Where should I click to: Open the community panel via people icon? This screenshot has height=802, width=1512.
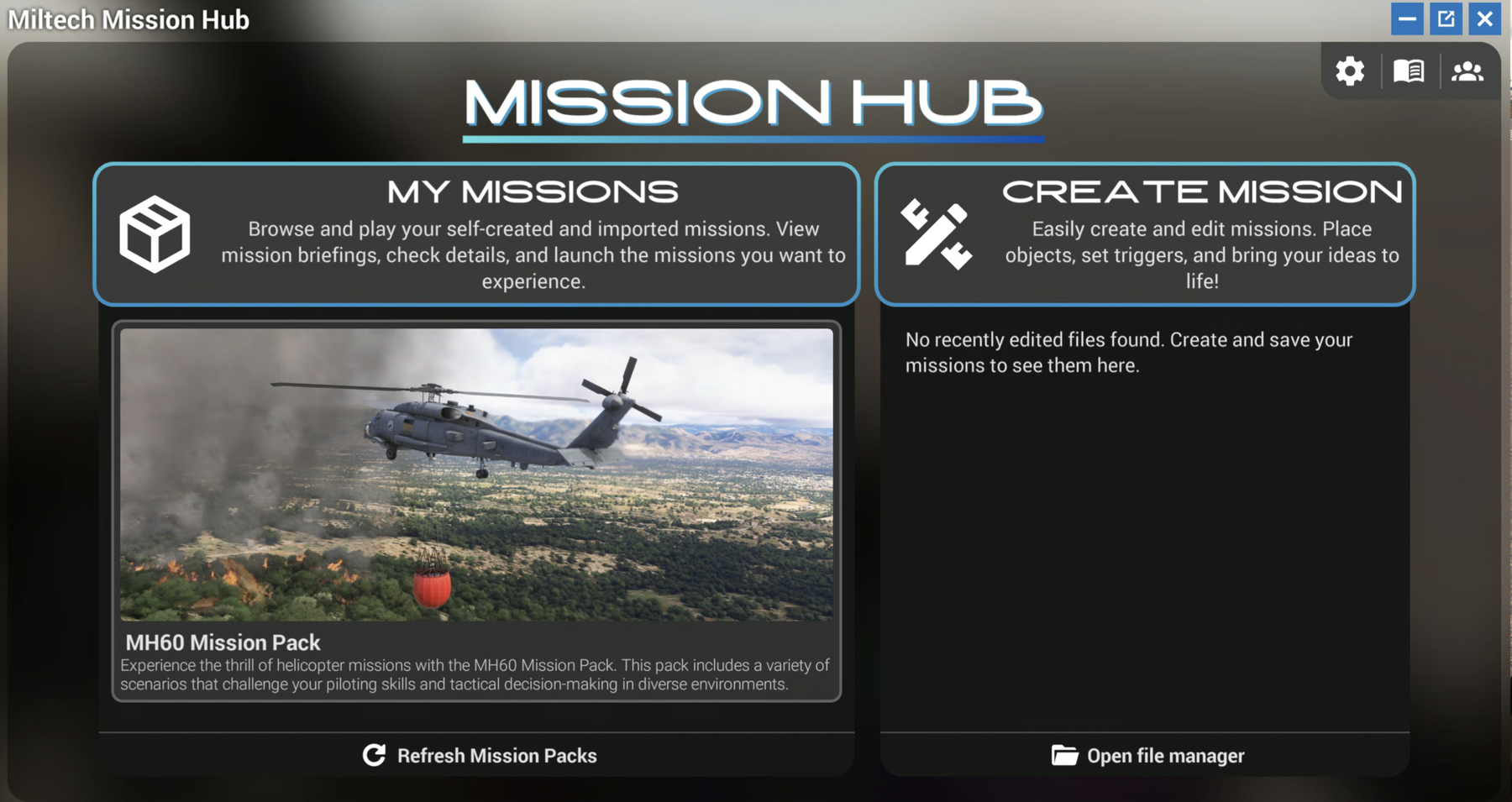1468,71
